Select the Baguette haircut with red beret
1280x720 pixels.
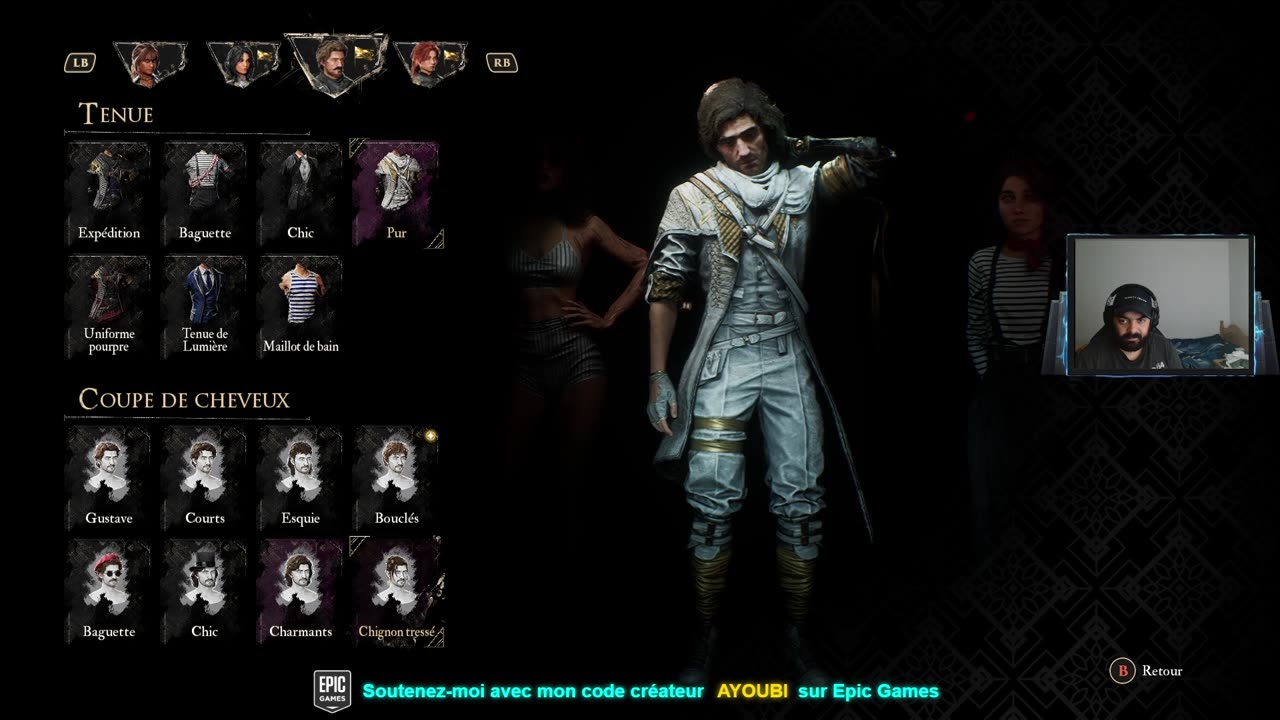pos(109,591)
